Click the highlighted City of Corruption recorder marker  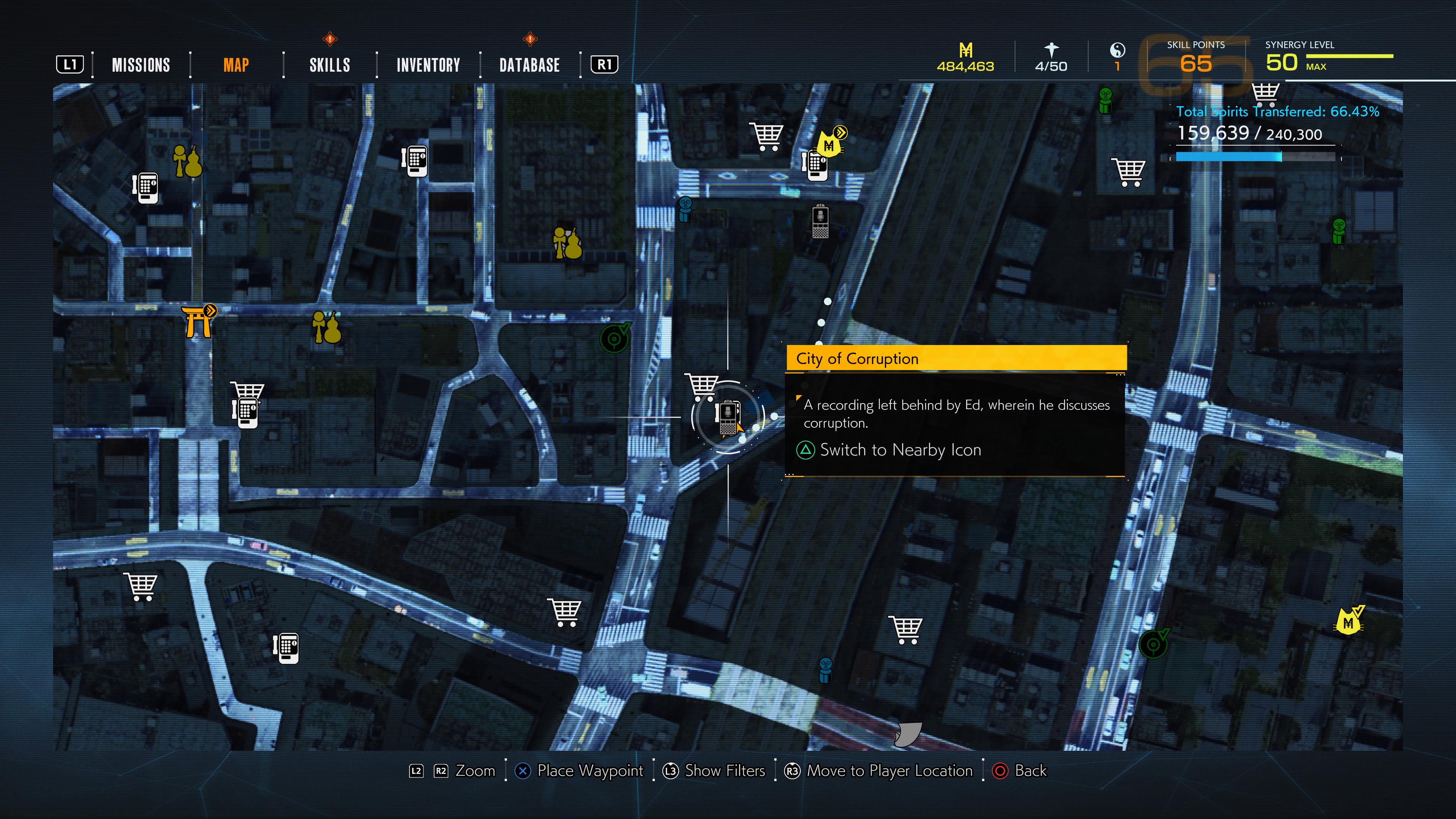point(728,417)
